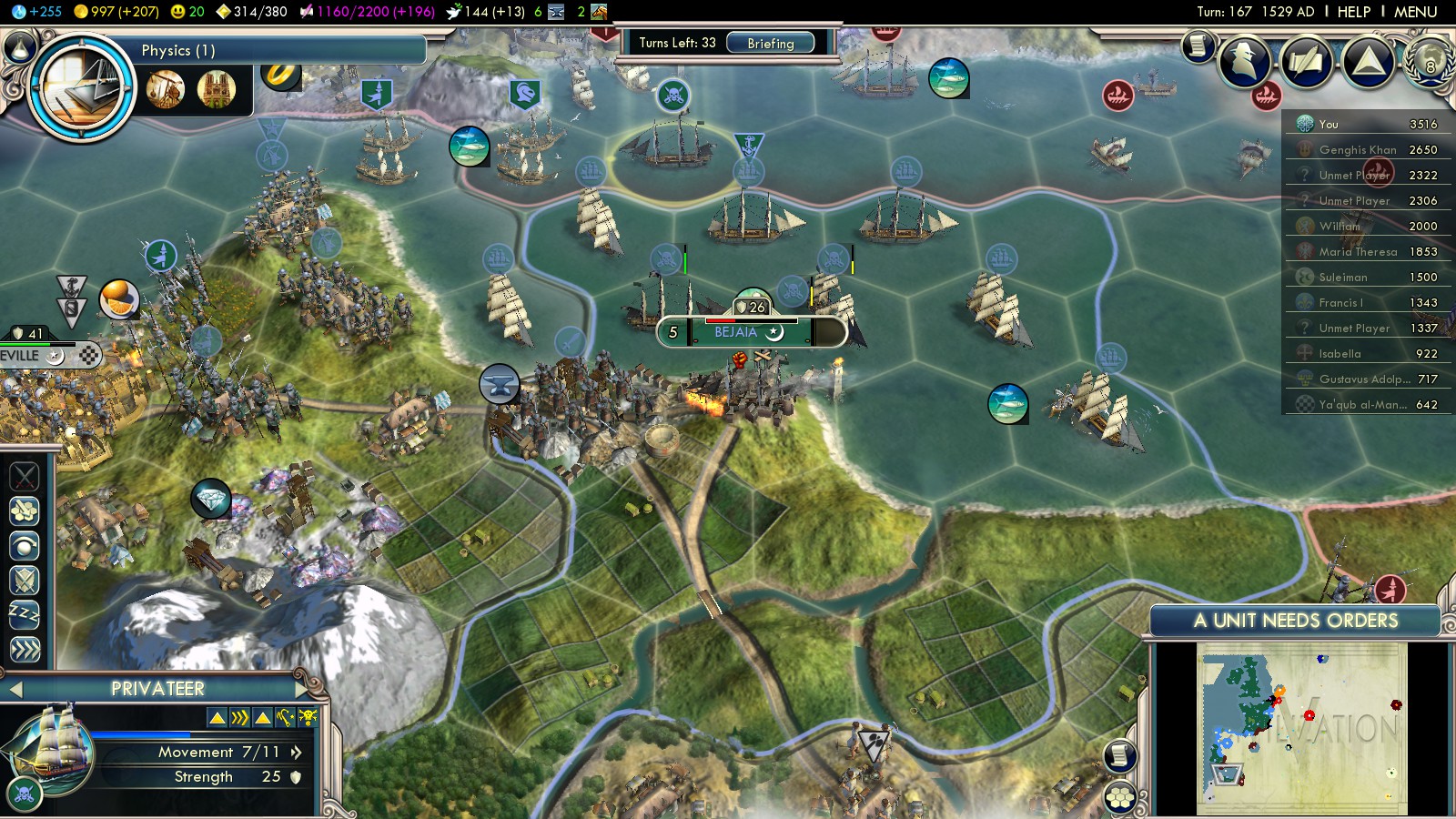Click the A UNIT NEEDS ORDERS button
The image size is (1456, 819).
[1295, 621]
